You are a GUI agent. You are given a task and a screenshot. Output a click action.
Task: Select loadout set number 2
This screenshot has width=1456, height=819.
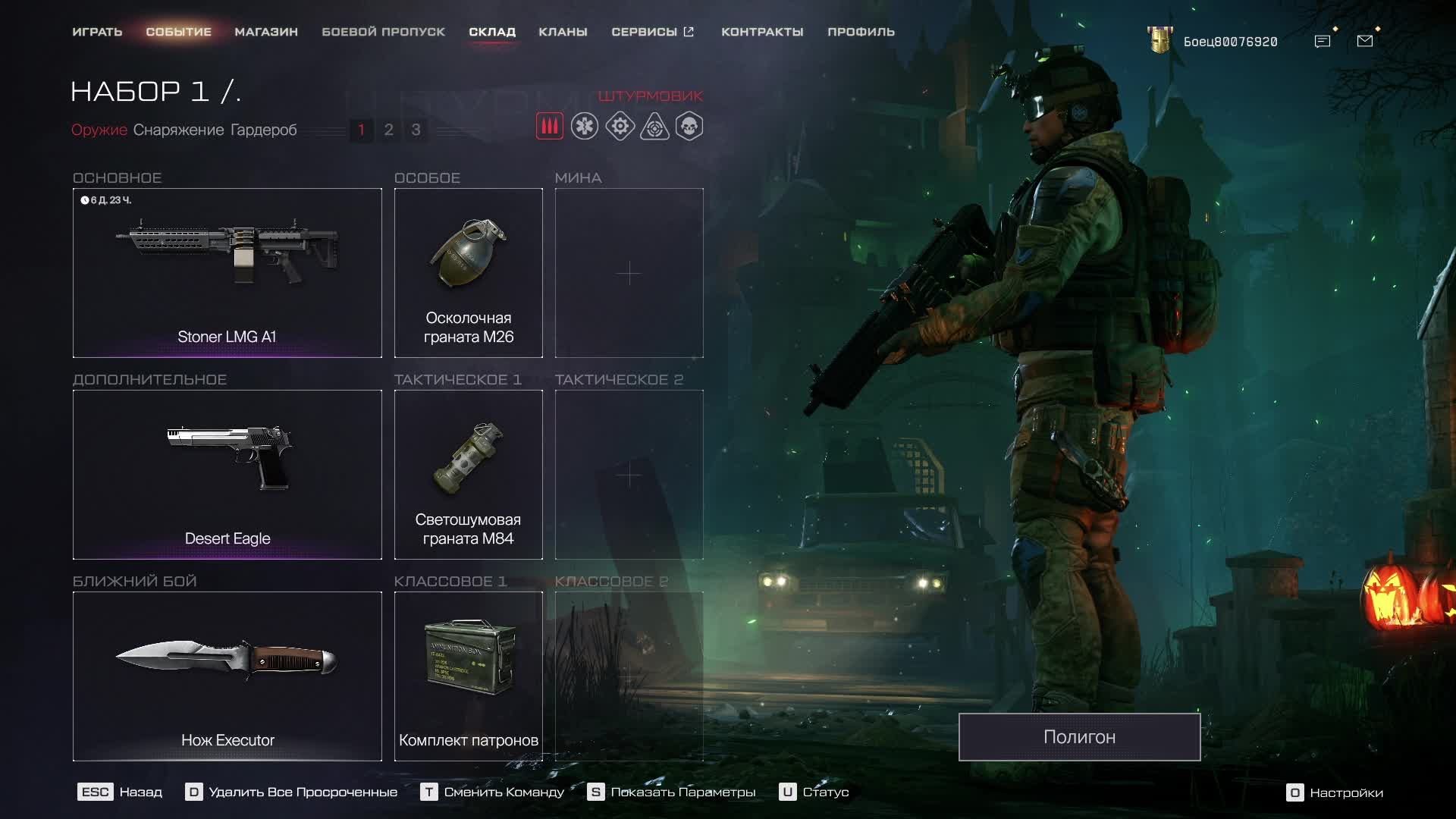[388, 130]
